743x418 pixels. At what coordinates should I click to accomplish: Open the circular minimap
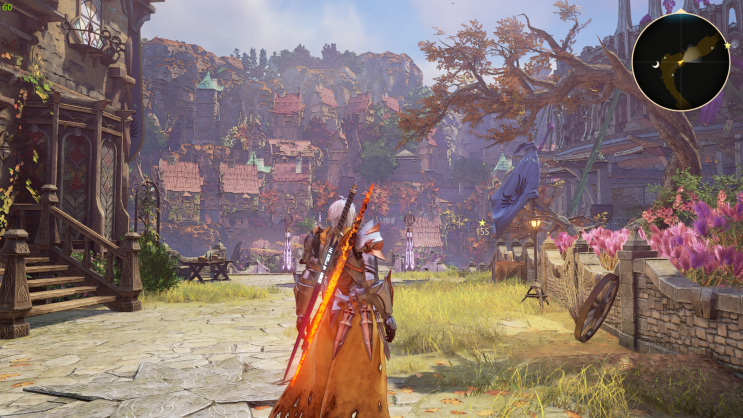(680, 61)
